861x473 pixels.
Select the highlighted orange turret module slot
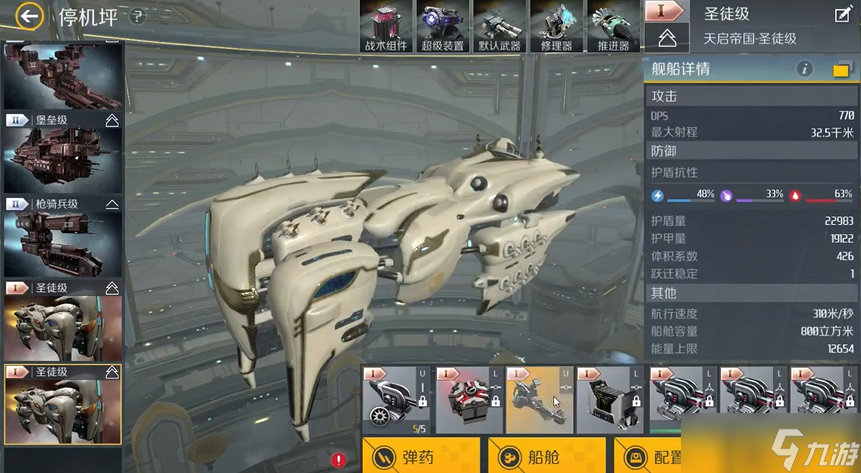click(539, 398)
